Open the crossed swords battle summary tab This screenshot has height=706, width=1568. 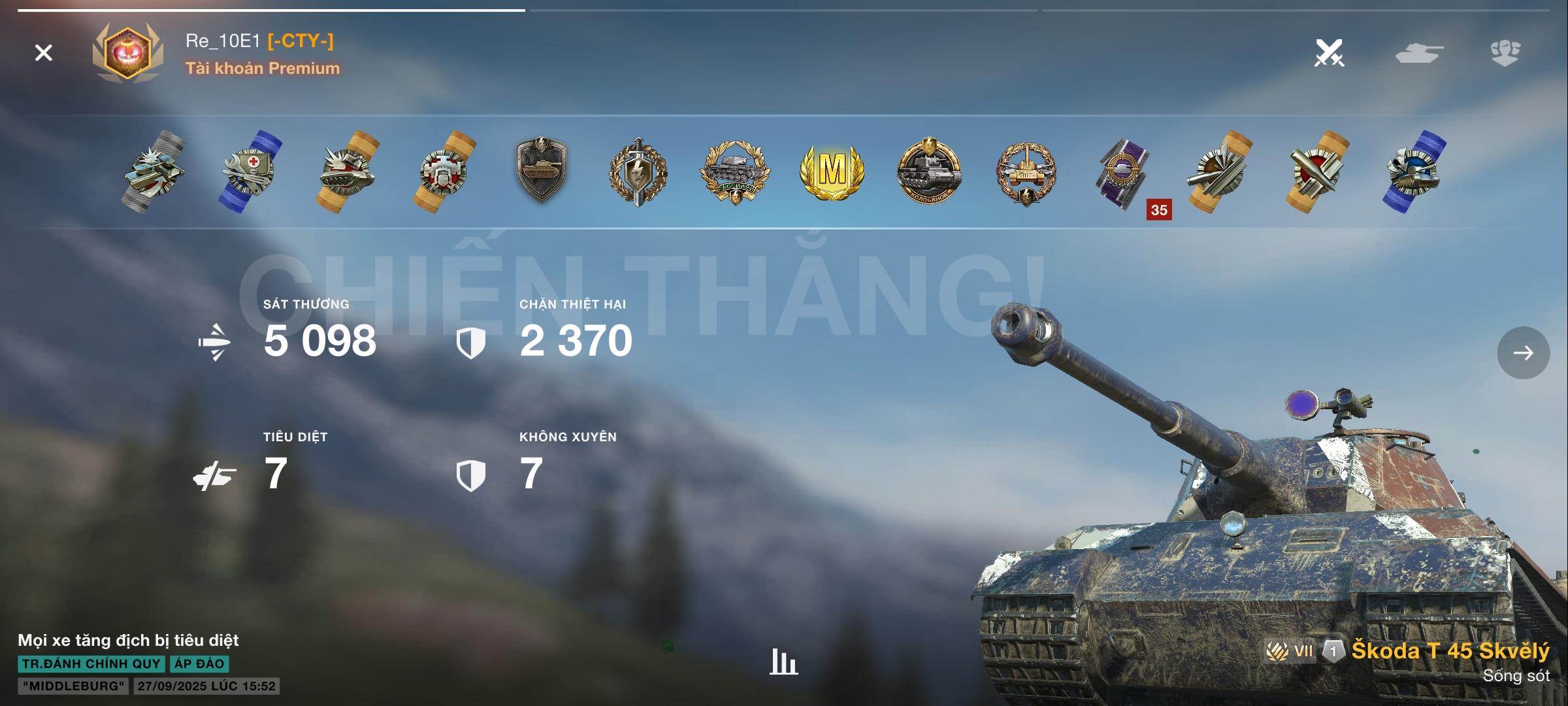point(1329,53)
